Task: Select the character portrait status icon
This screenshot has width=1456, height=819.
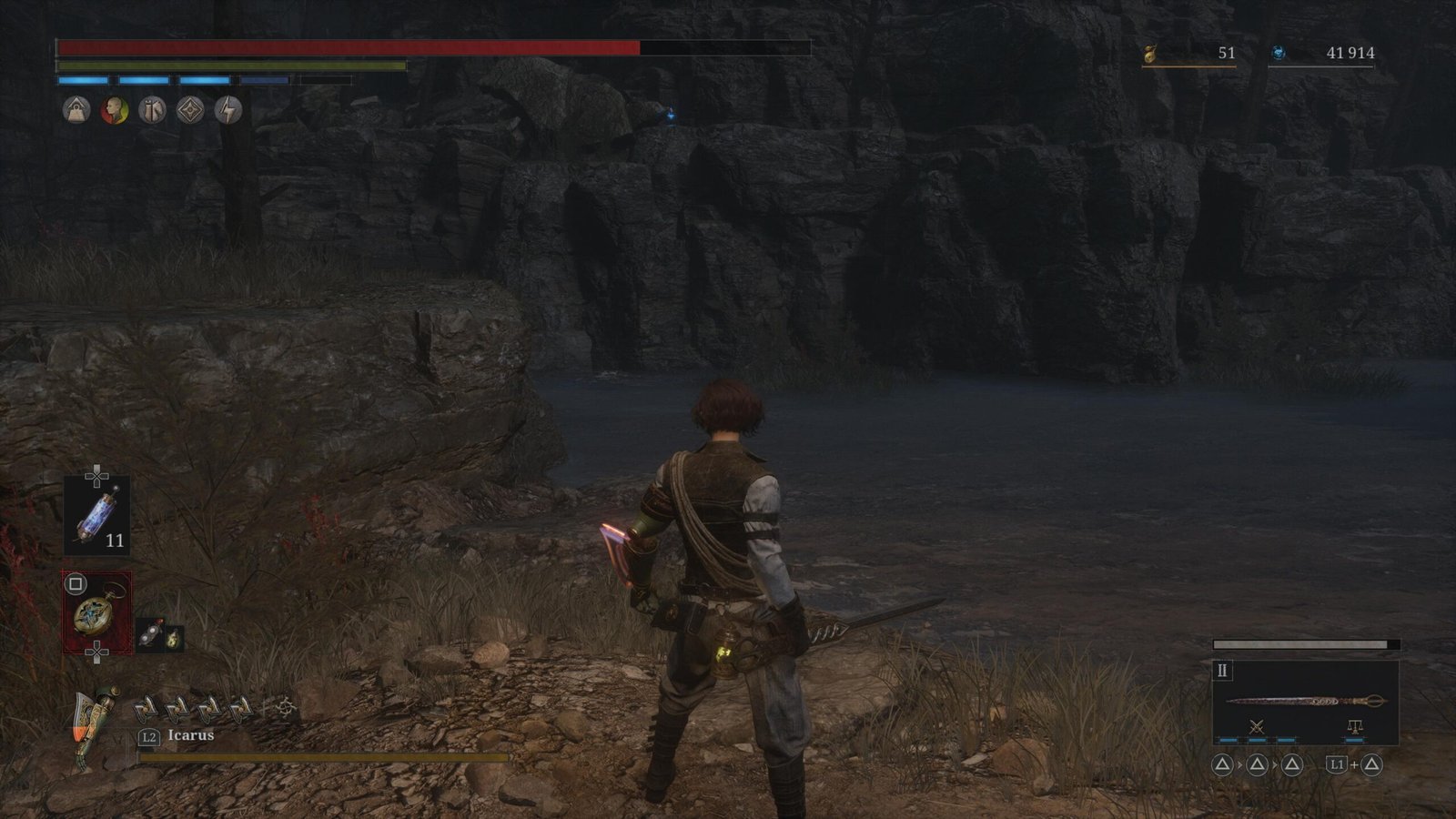Action: [x=114, y=111]
